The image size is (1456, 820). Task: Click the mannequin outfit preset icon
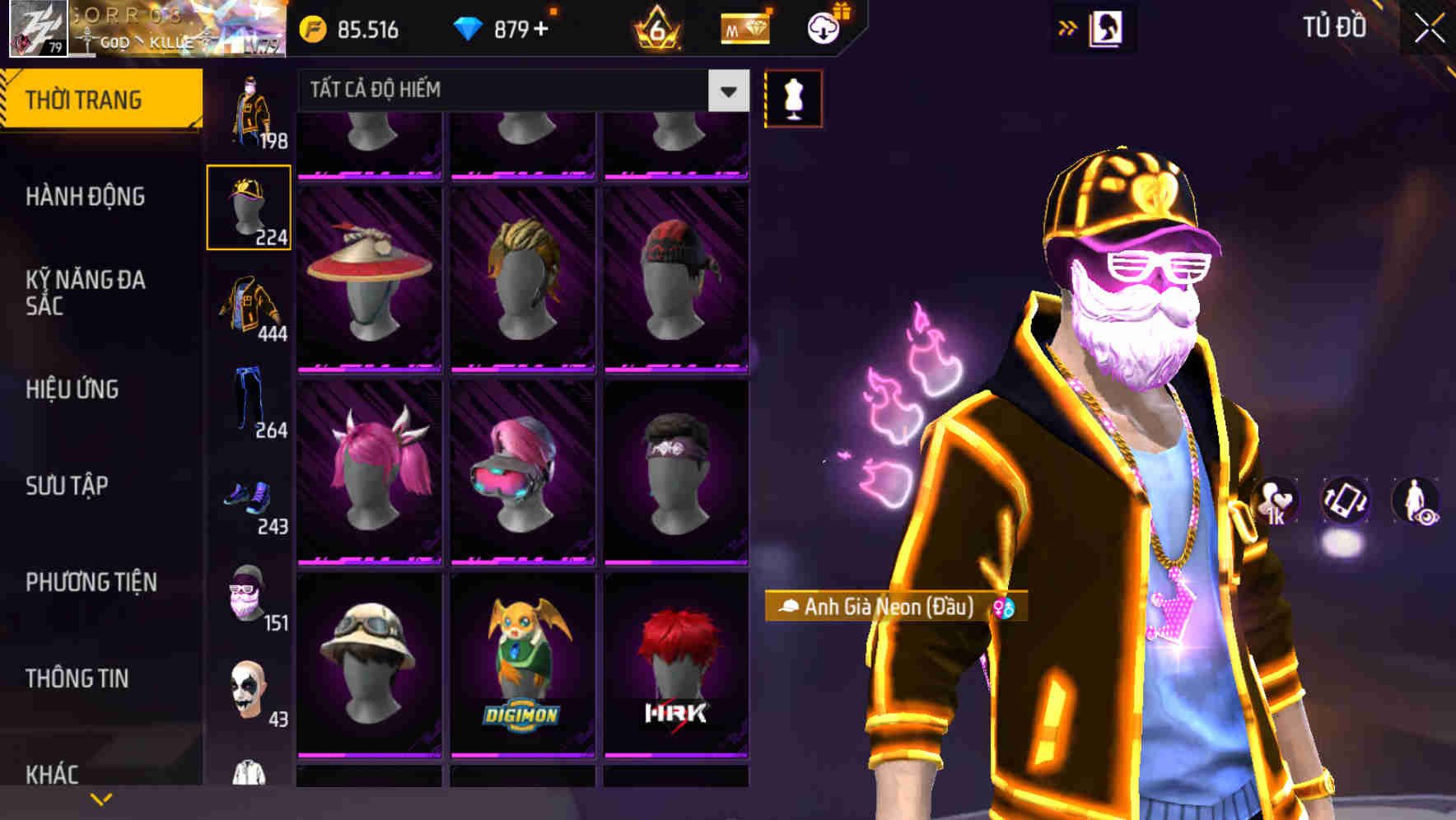coord(793,98)
